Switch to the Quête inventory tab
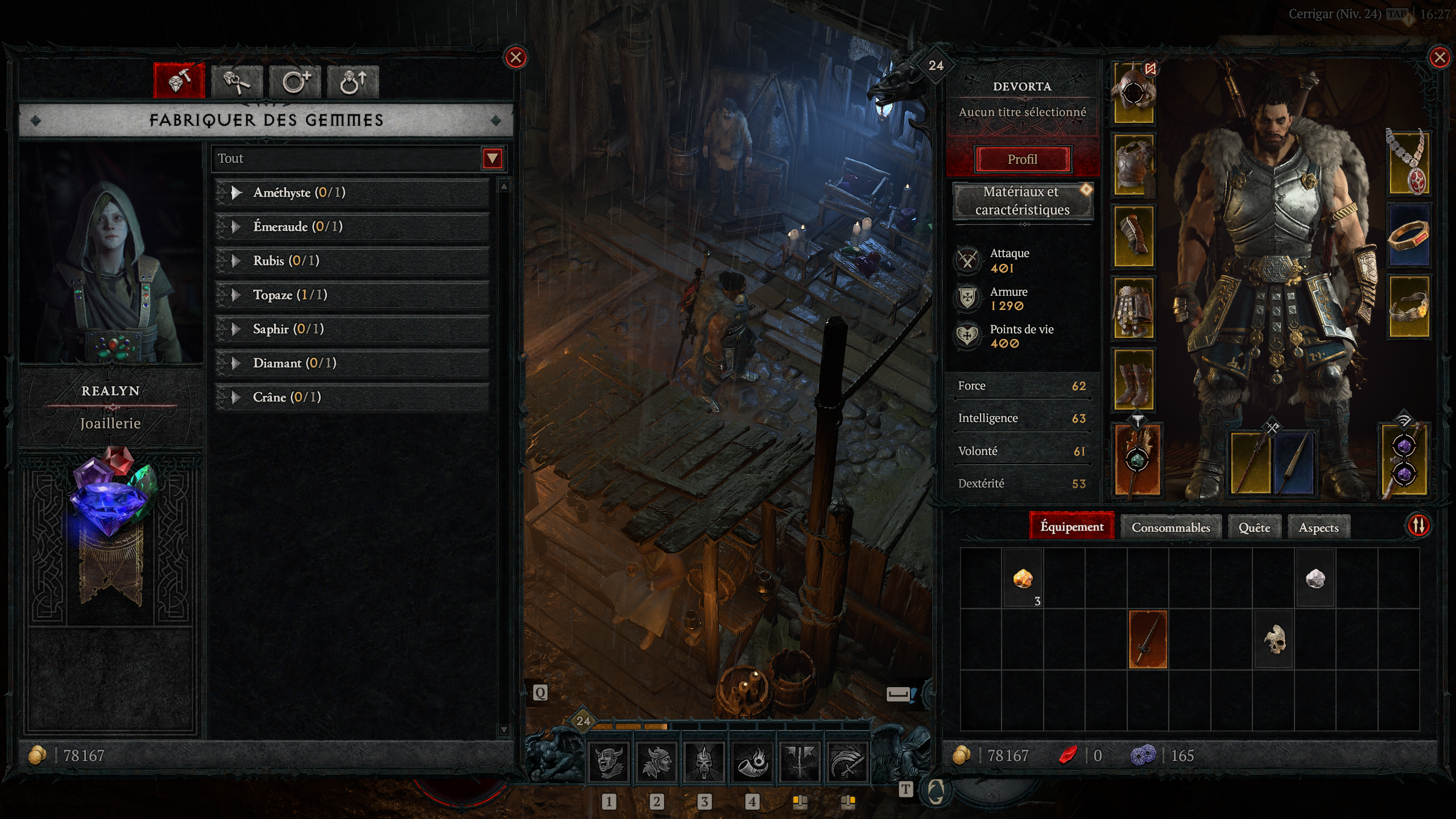This screenshot has height=819, width=1456. point(1254,527)
